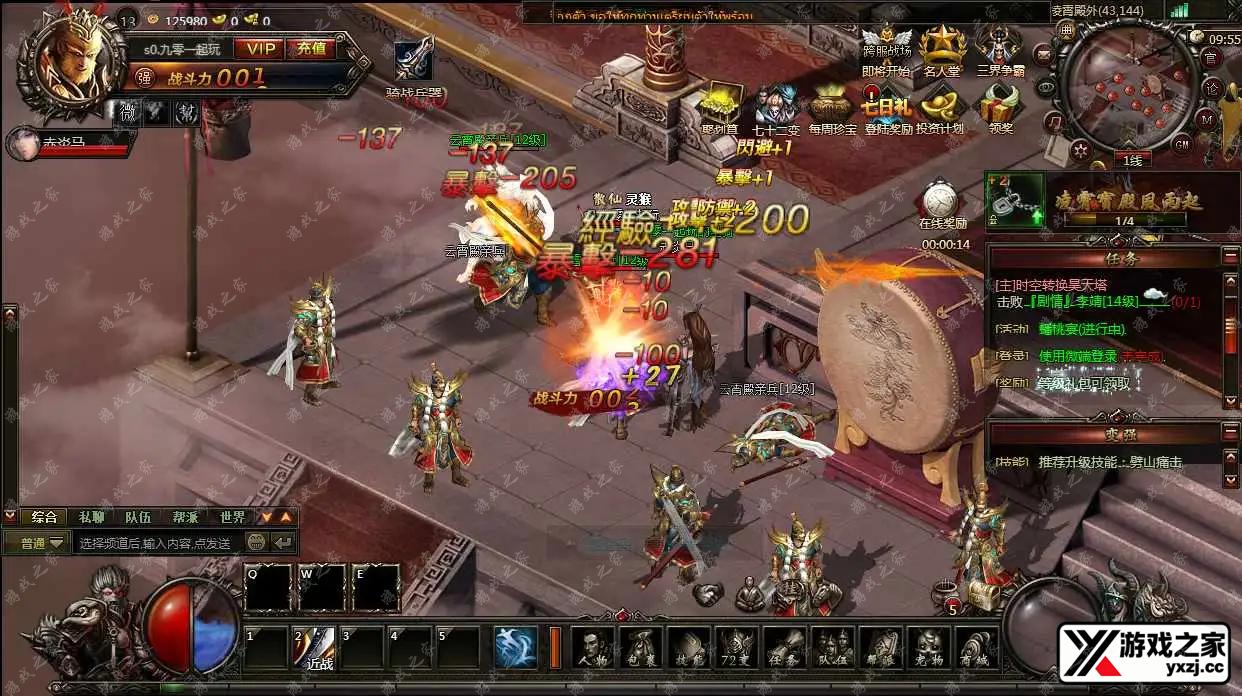Open the 领奖 gift box icon
The image size is (1242, 696).
[x=999, y=108]
